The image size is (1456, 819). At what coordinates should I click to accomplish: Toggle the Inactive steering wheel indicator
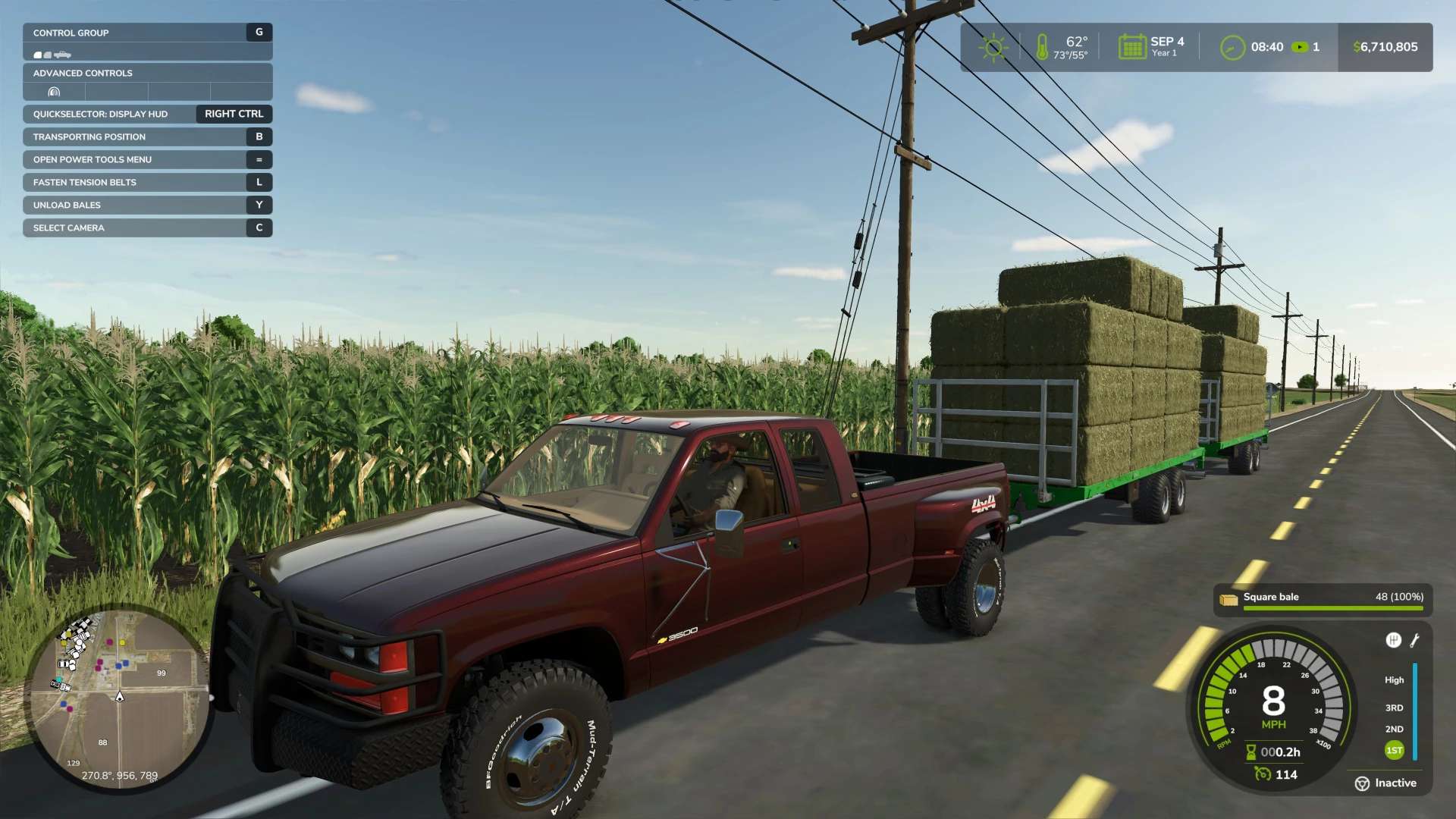pos(1363,783)
